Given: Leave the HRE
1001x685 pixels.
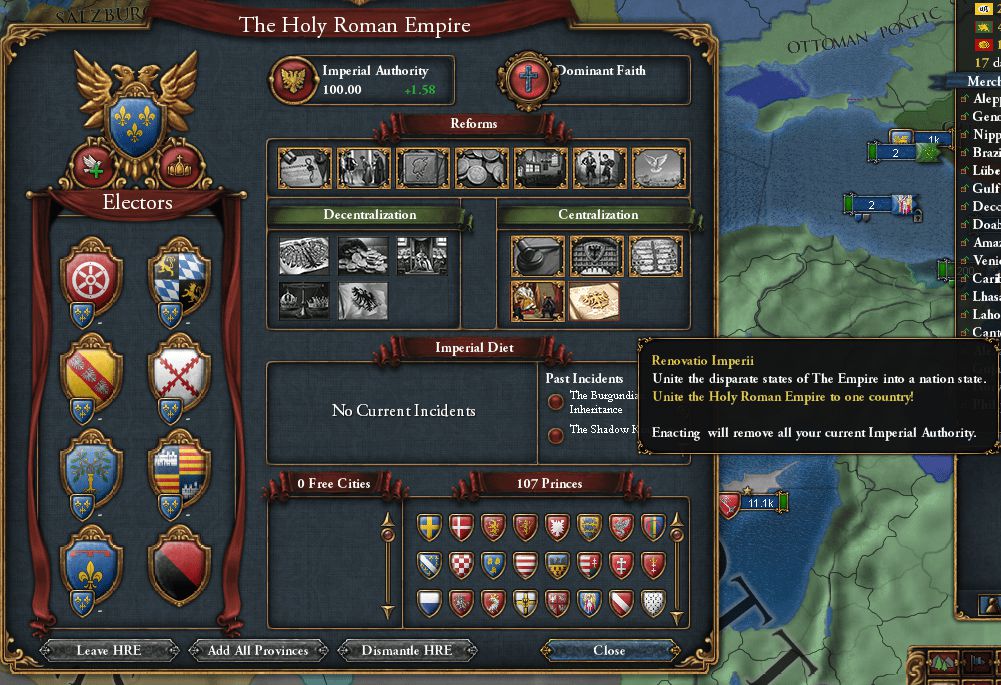Looking at the screenshot, I should click(109, 650).
